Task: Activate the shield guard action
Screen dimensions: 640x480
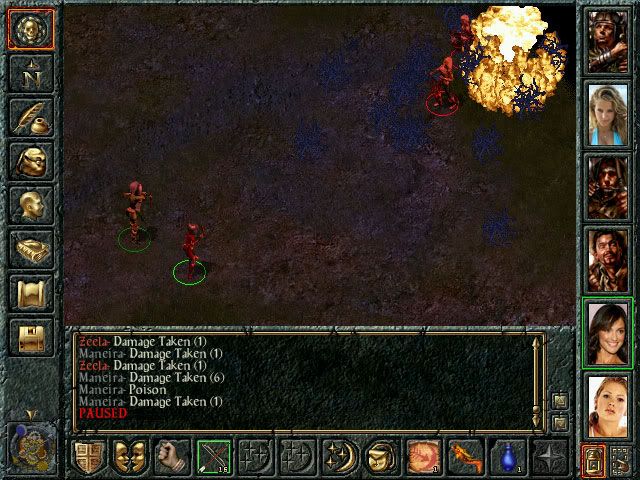Action: (x=88, y=459)
